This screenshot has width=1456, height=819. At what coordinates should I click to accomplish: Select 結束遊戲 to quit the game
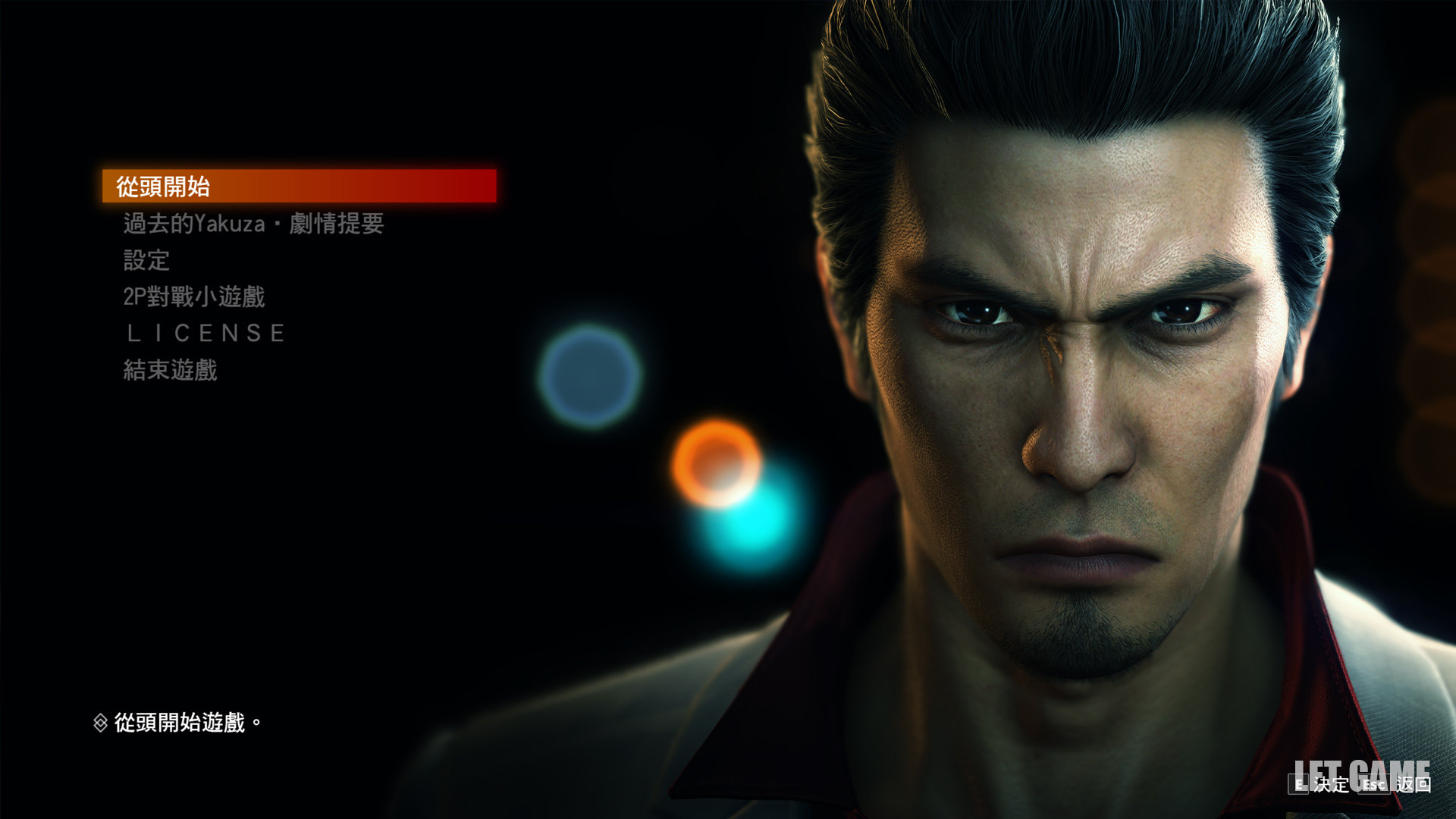(x=171, y=370)
